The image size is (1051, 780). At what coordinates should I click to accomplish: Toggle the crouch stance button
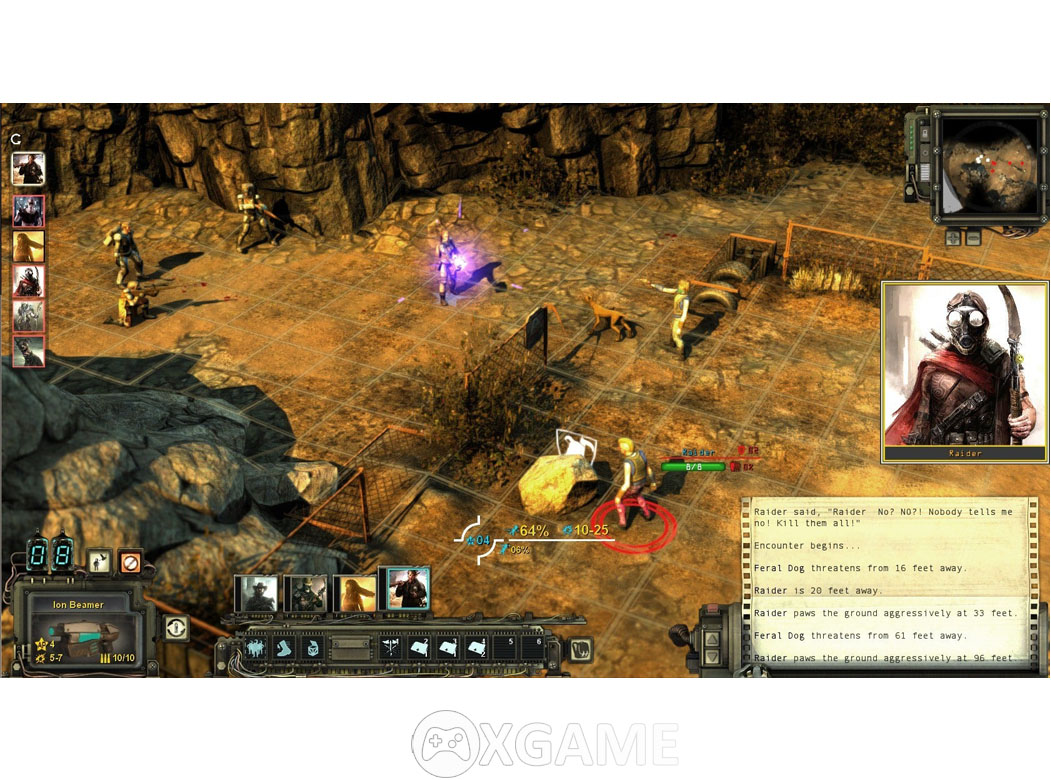[x=98, y=561]
